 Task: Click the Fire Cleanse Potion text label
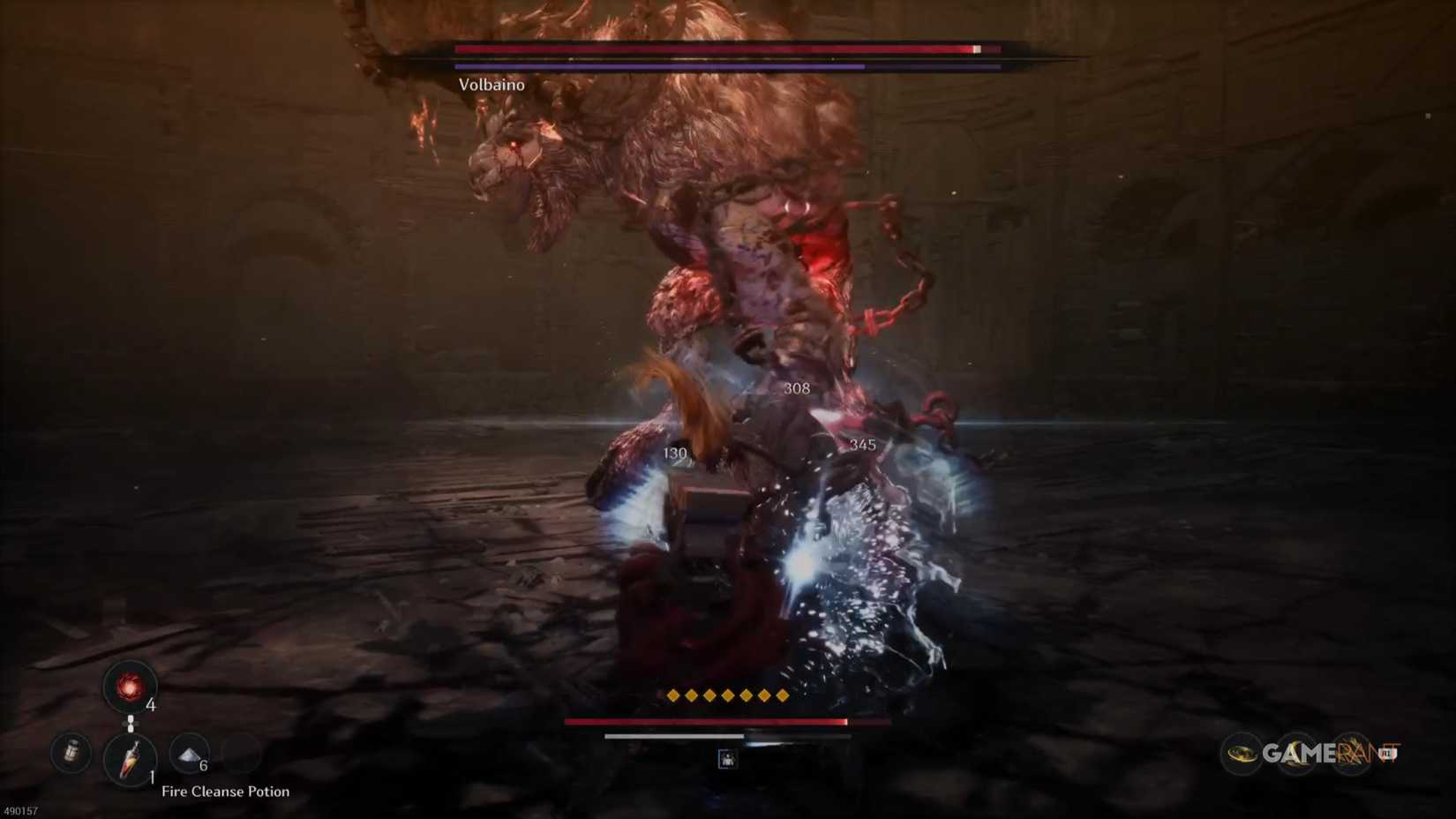click(x=226, y=792)
